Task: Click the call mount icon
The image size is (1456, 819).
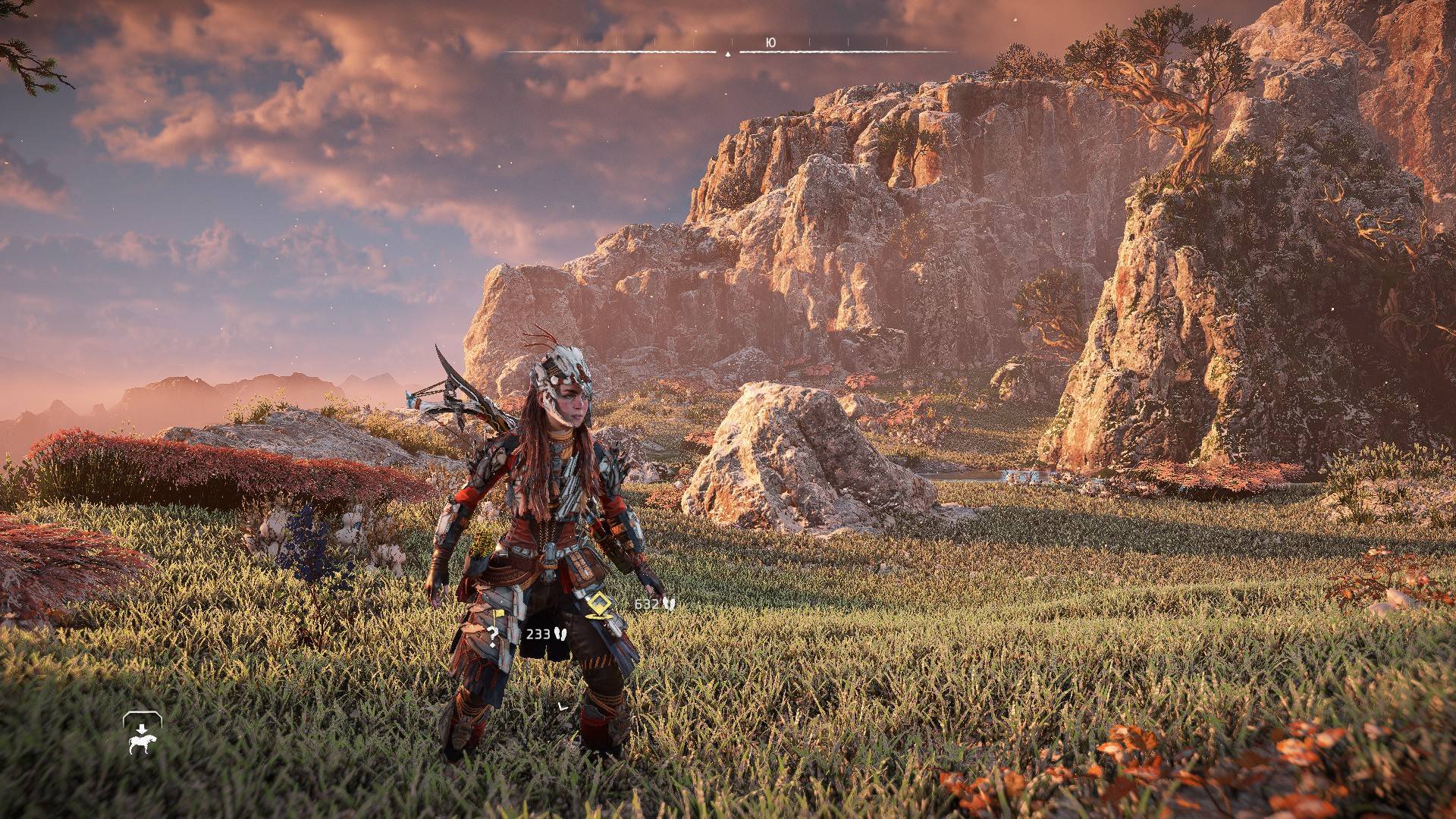Action: 143,734
